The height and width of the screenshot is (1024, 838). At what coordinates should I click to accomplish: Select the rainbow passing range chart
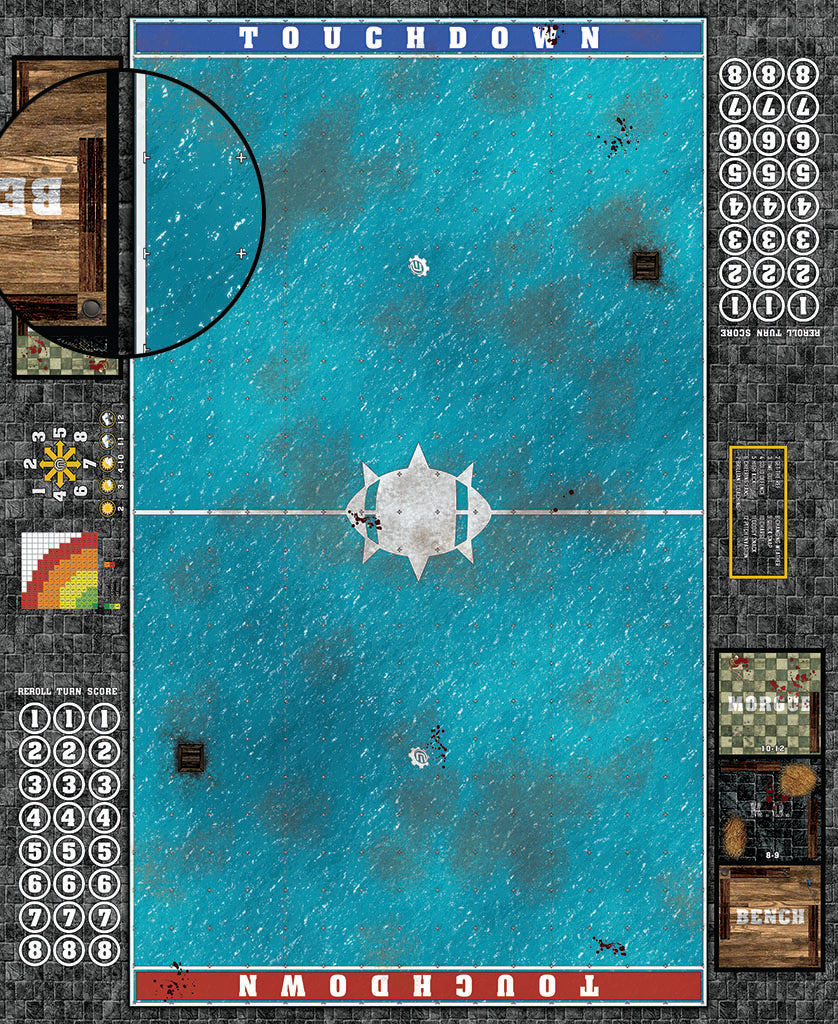click(60, 571)
